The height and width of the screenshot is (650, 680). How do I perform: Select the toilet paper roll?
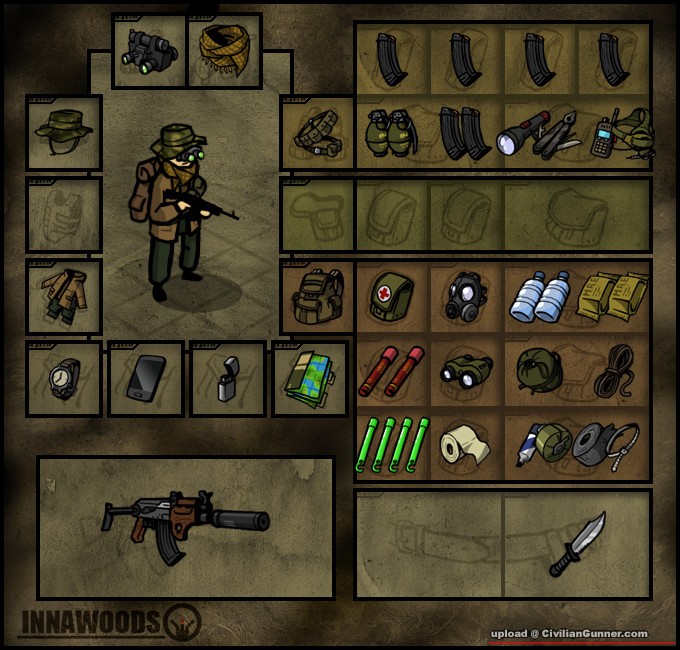[465, 445]
